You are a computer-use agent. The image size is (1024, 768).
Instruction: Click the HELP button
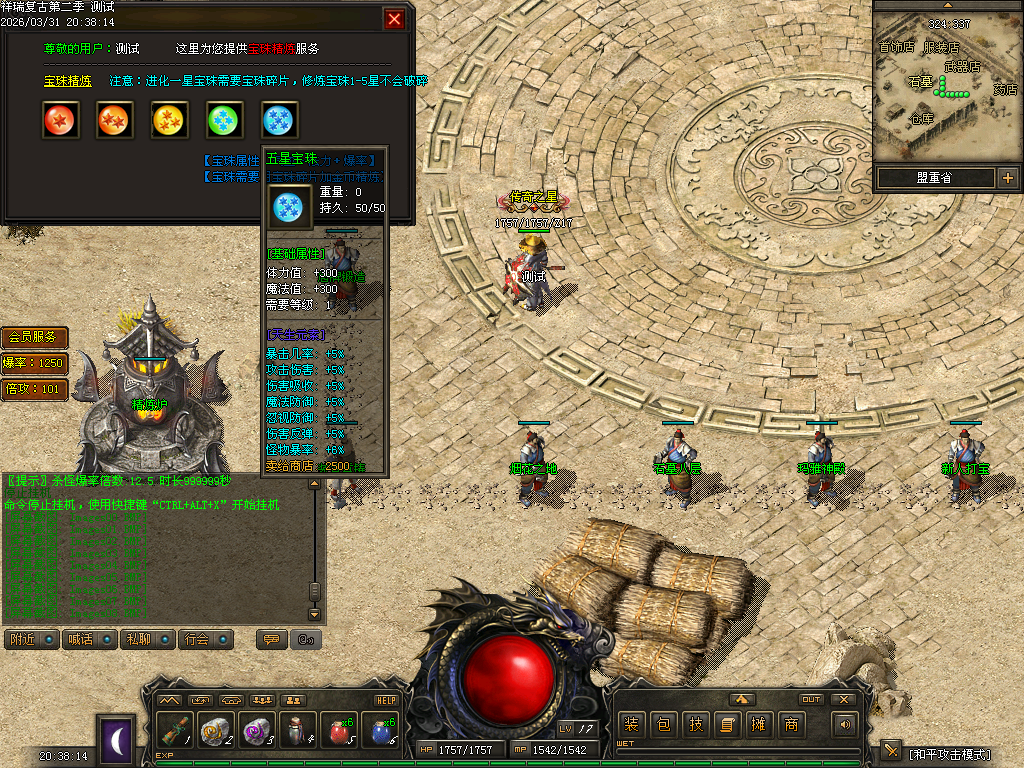(386, 700)
